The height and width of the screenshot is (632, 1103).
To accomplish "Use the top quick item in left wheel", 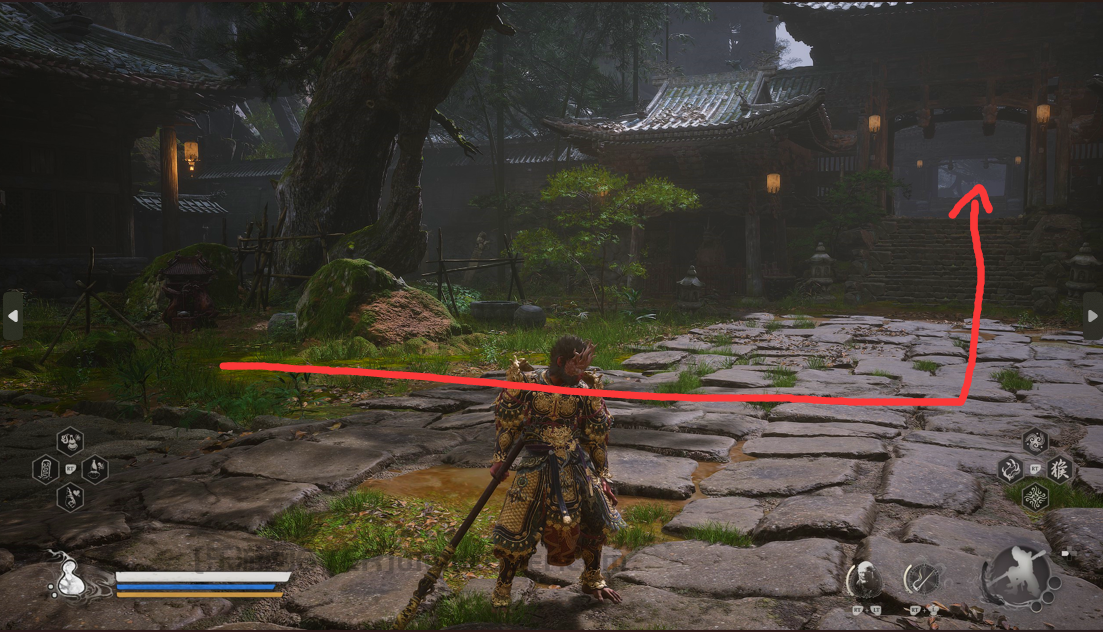I will 70,440.
